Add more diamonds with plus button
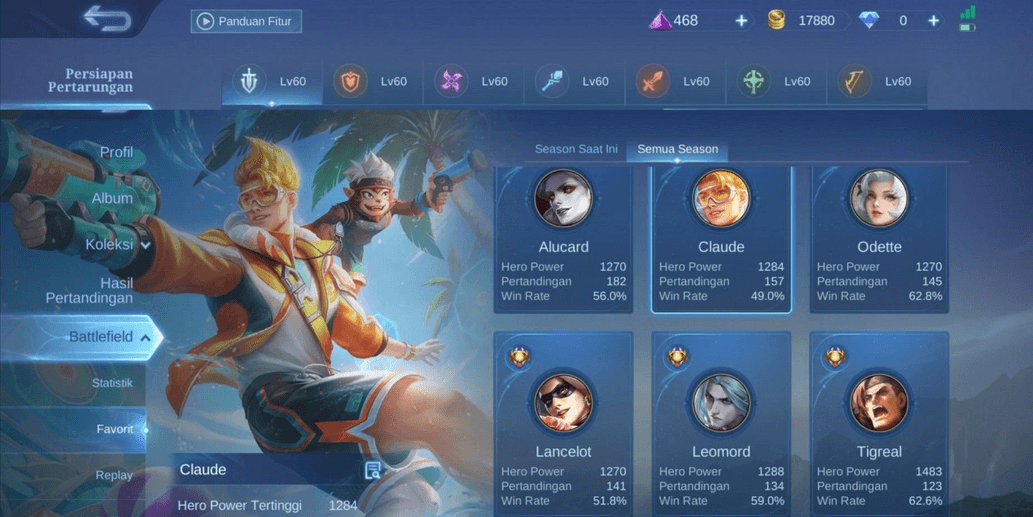This screenshot has height=517, width=1033. click(933, 21)
